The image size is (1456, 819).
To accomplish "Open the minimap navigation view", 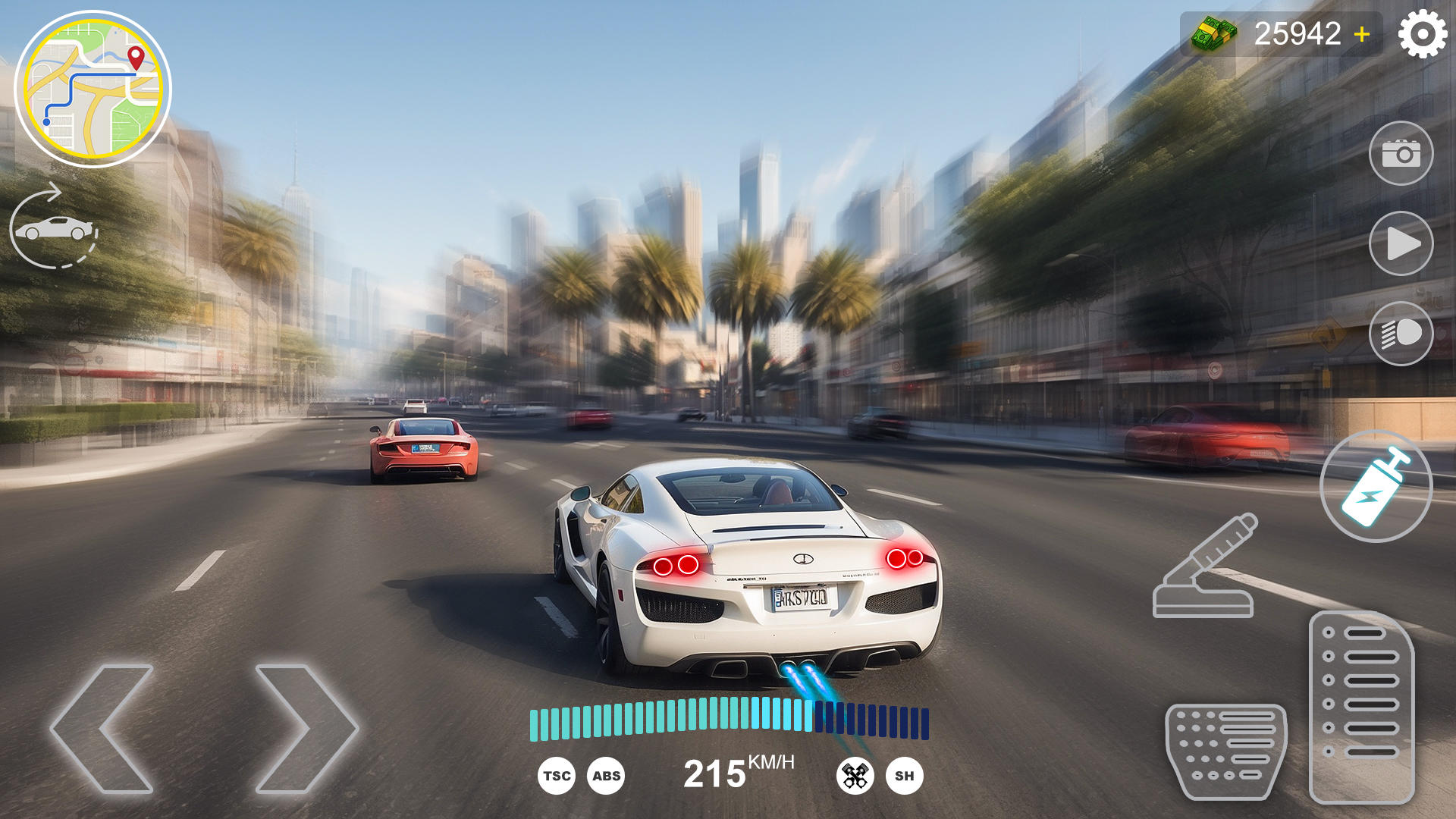I will click(x=95, y=87).
